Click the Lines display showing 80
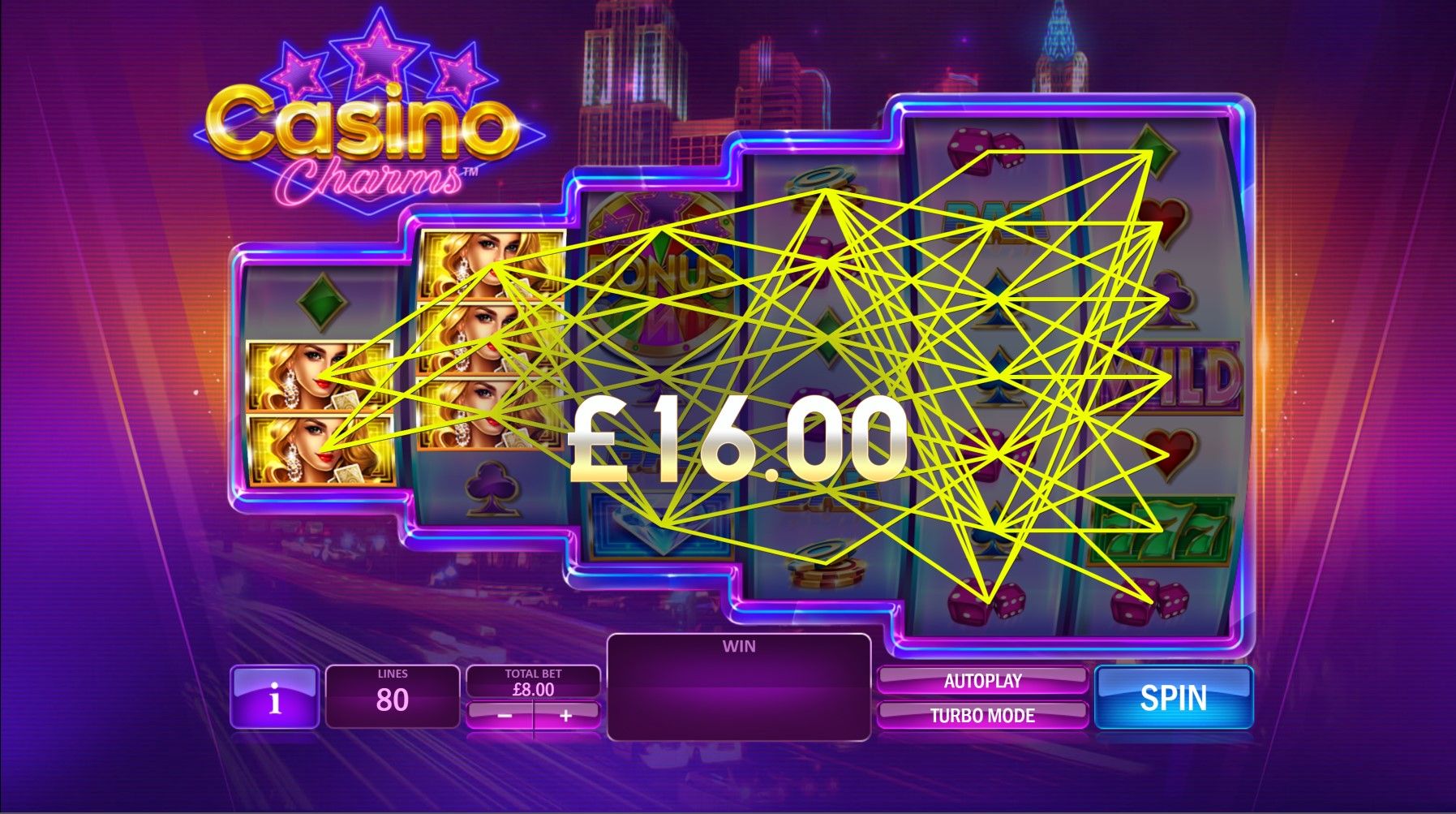Image resolution: width=1456 pixels, height=814 pixels. (x=393, y=696)
